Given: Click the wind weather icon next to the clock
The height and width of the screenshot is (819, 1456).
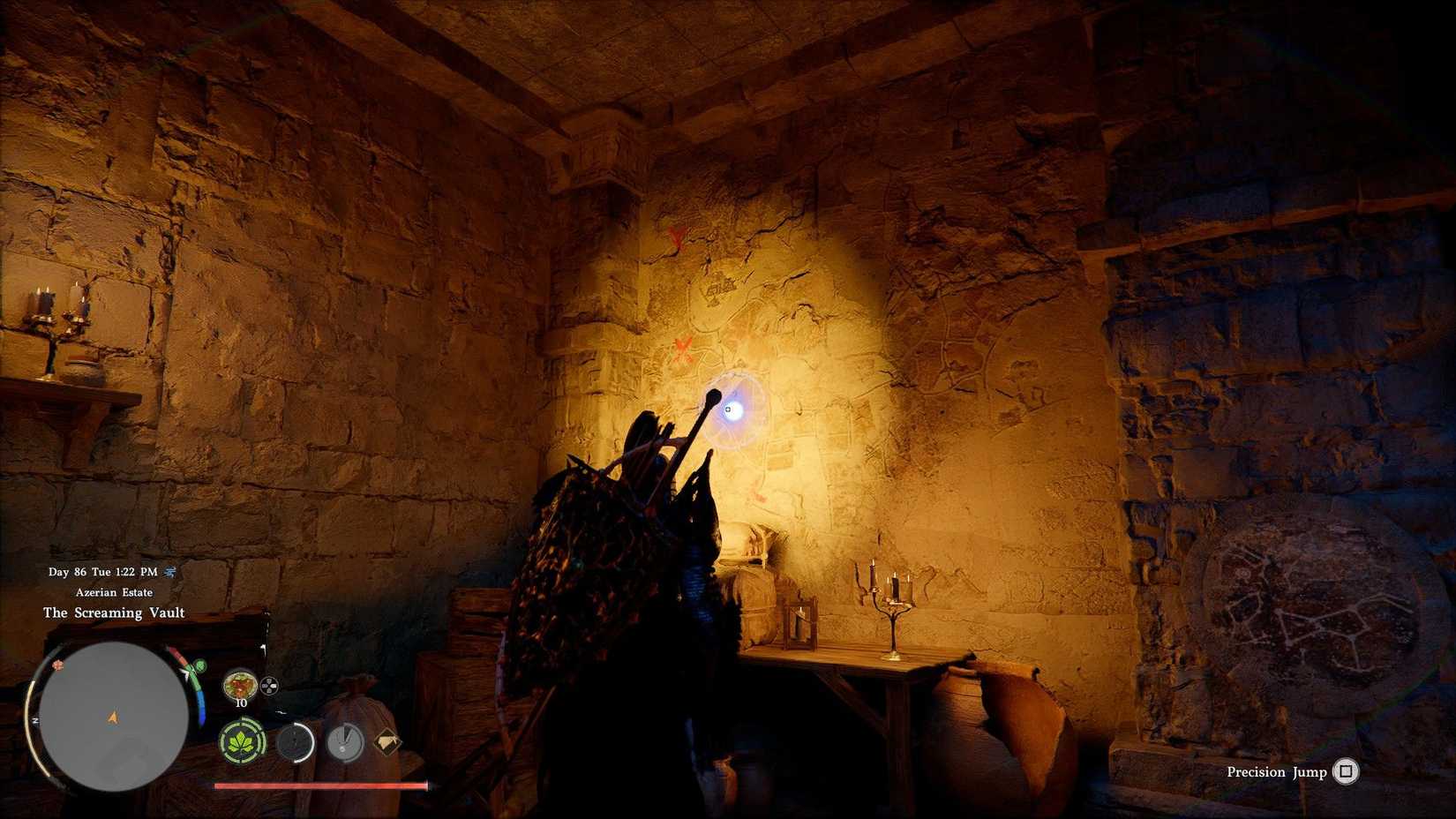Looking at the screenshot, I should point(169,572).
